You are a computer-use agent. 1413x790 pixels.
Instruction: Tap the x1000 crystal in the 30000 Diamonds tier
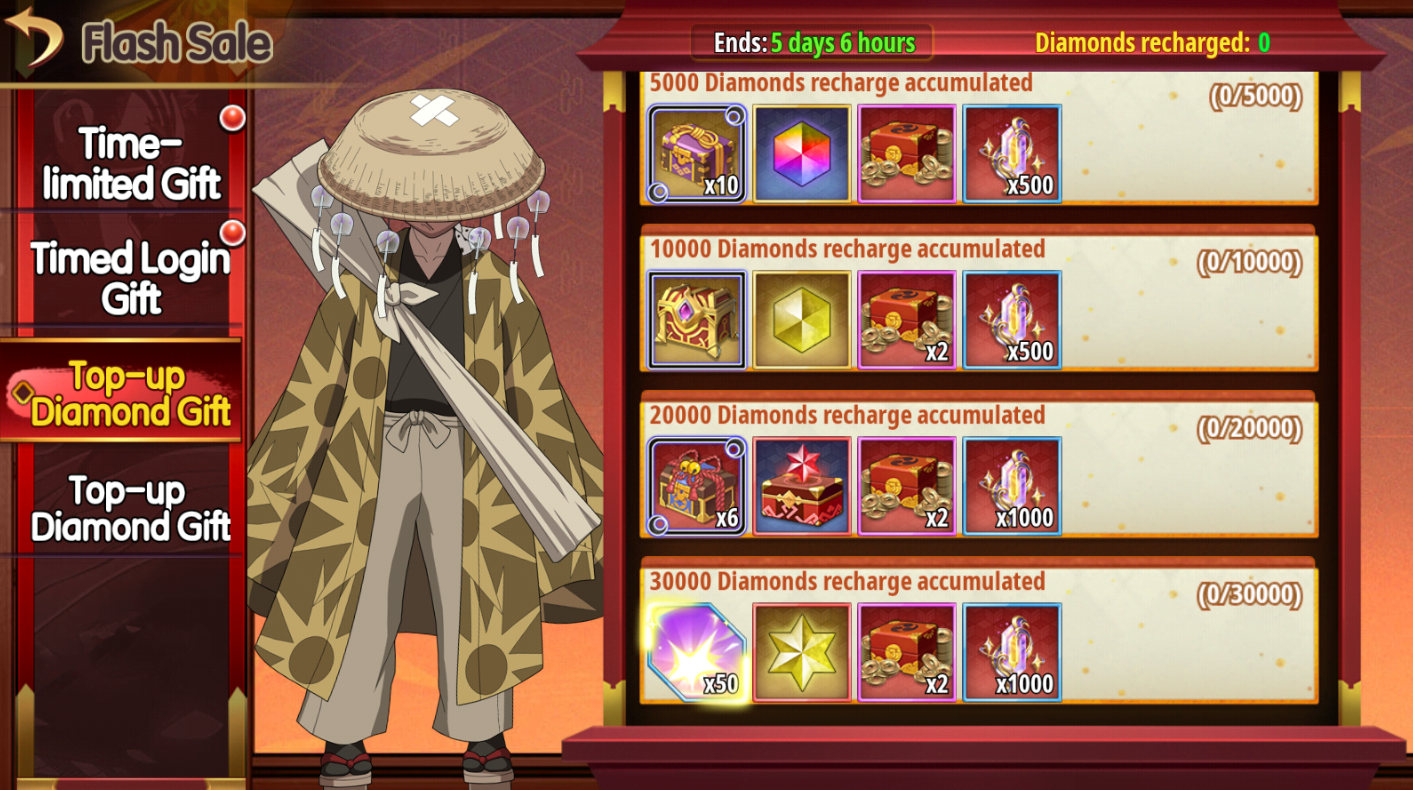click(x=1012, y=652)
